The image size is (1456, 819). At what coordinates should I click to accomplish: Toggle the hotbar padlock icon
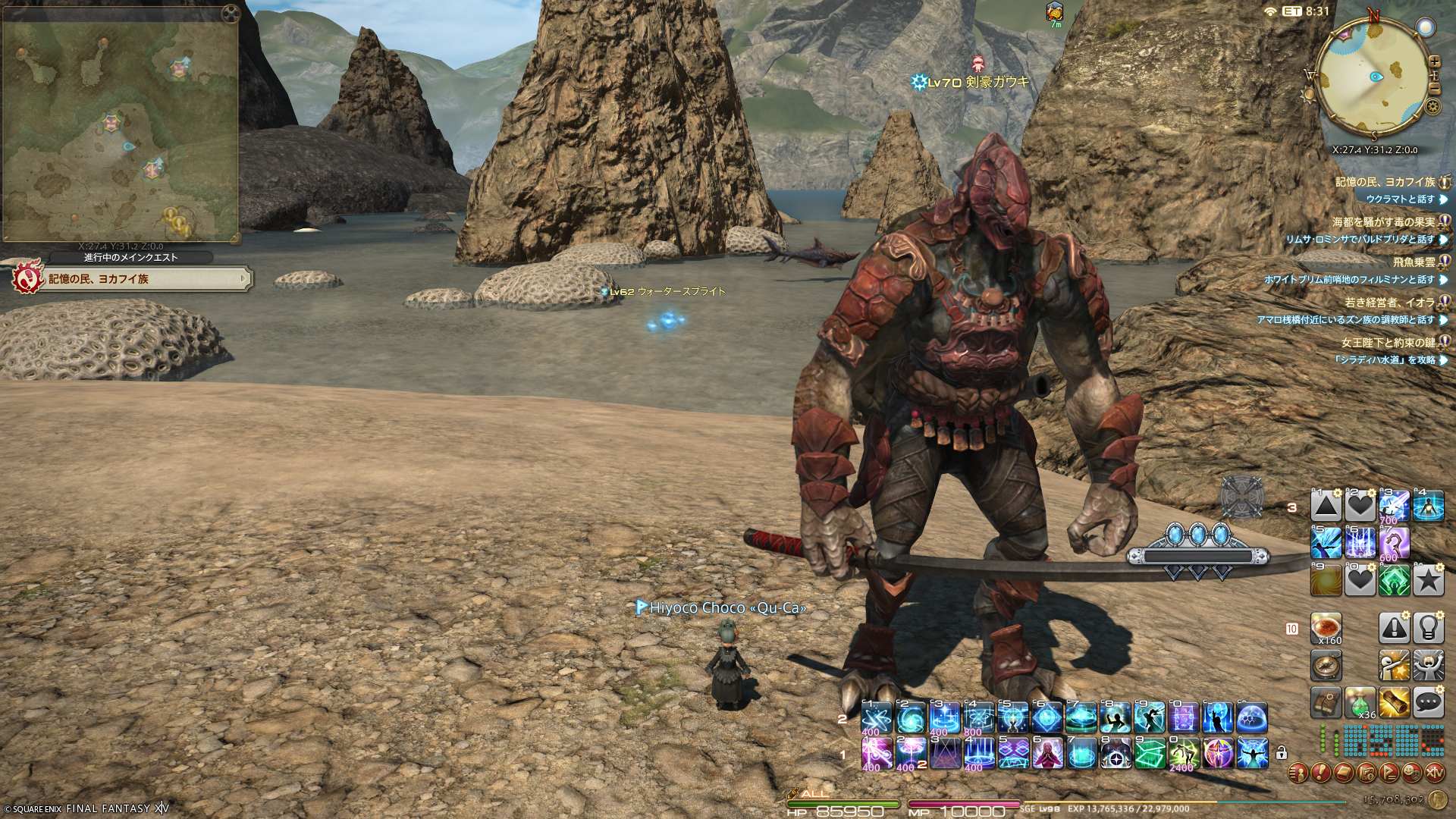pyautogui.click(x=1282, y=753)
